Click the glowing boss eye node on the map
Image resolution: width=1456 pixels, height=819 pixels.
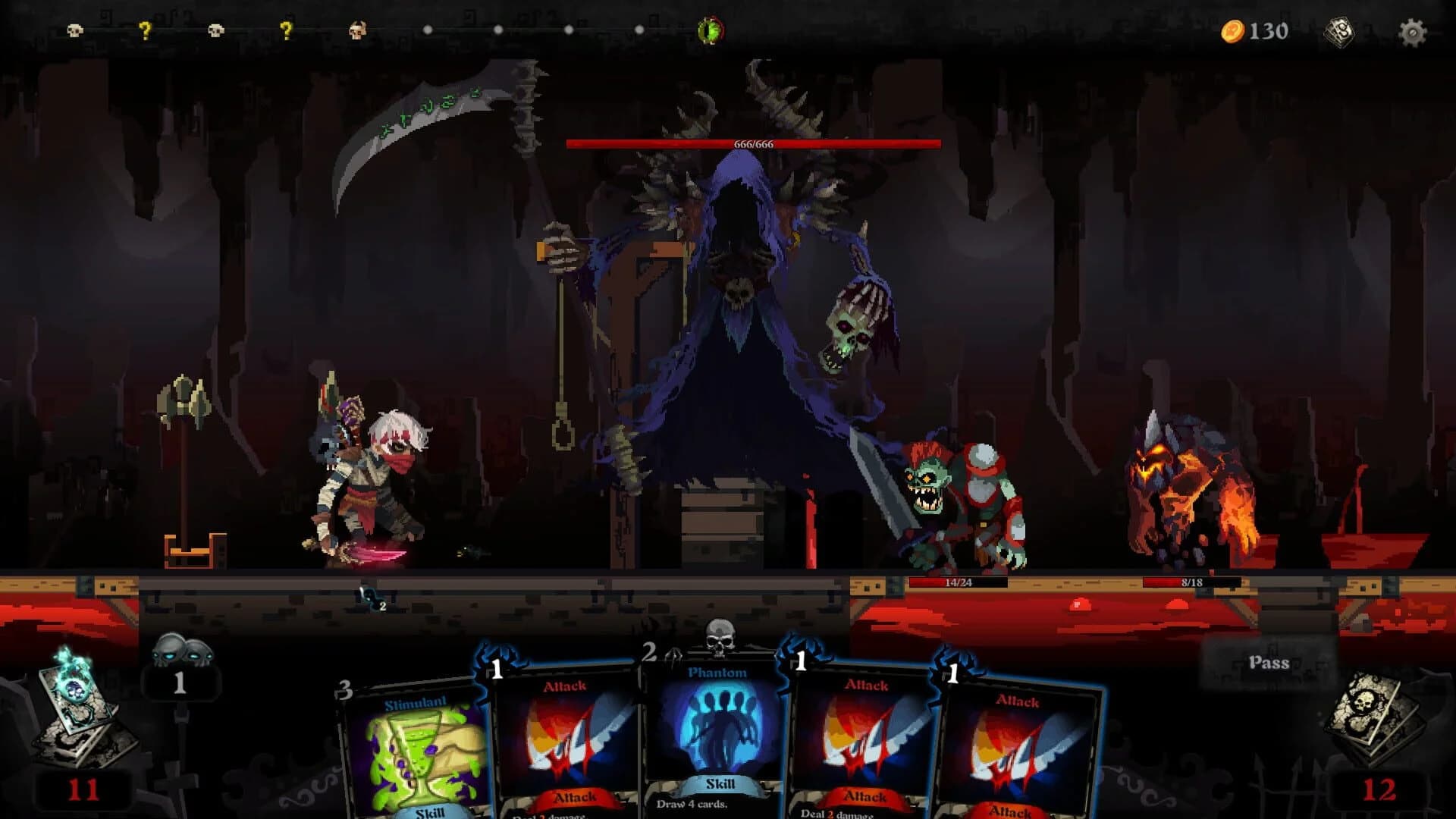710,30
